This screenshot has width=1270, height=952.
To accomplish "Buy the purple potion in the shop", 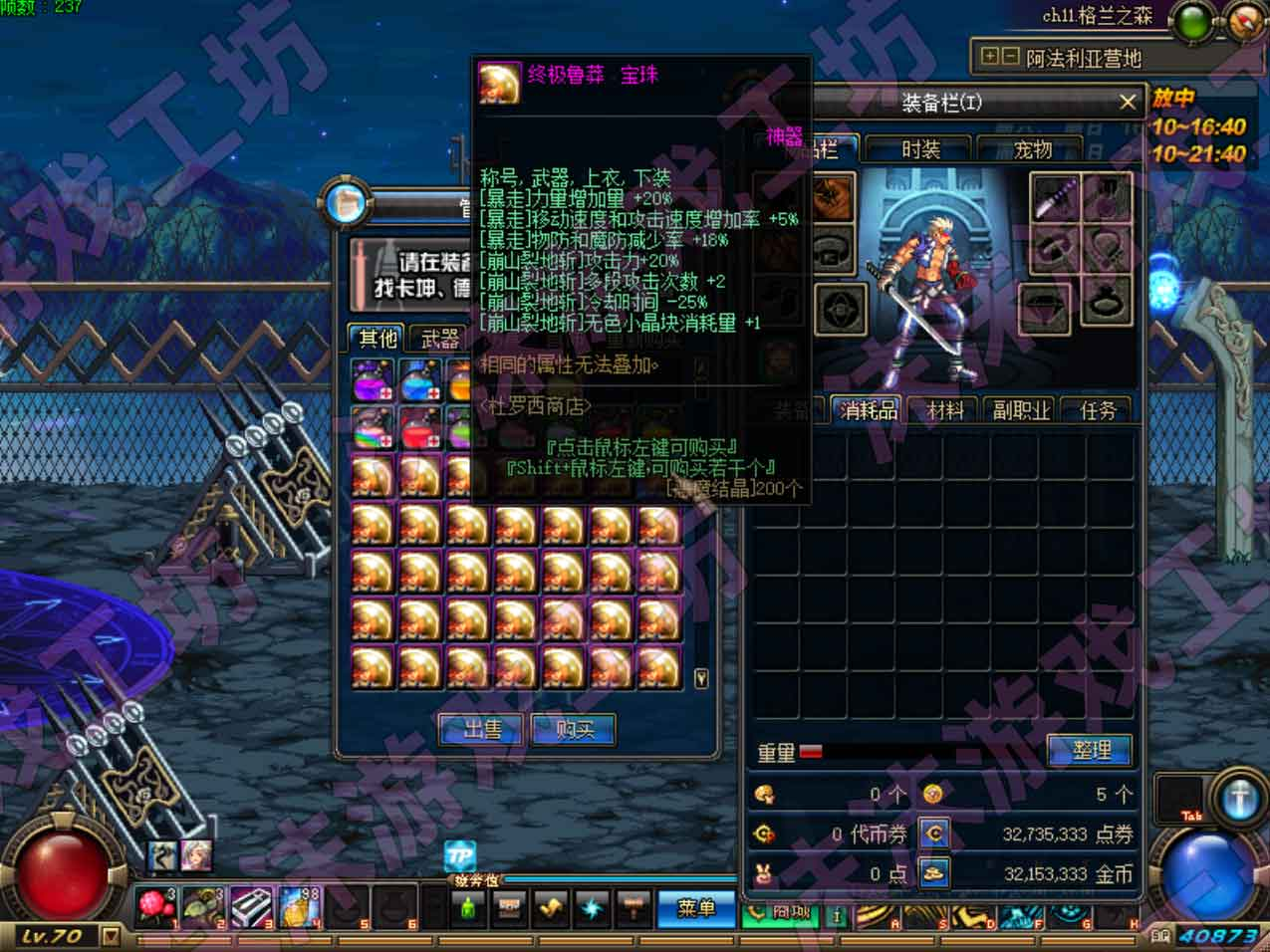I will click(x=373, y=381).
